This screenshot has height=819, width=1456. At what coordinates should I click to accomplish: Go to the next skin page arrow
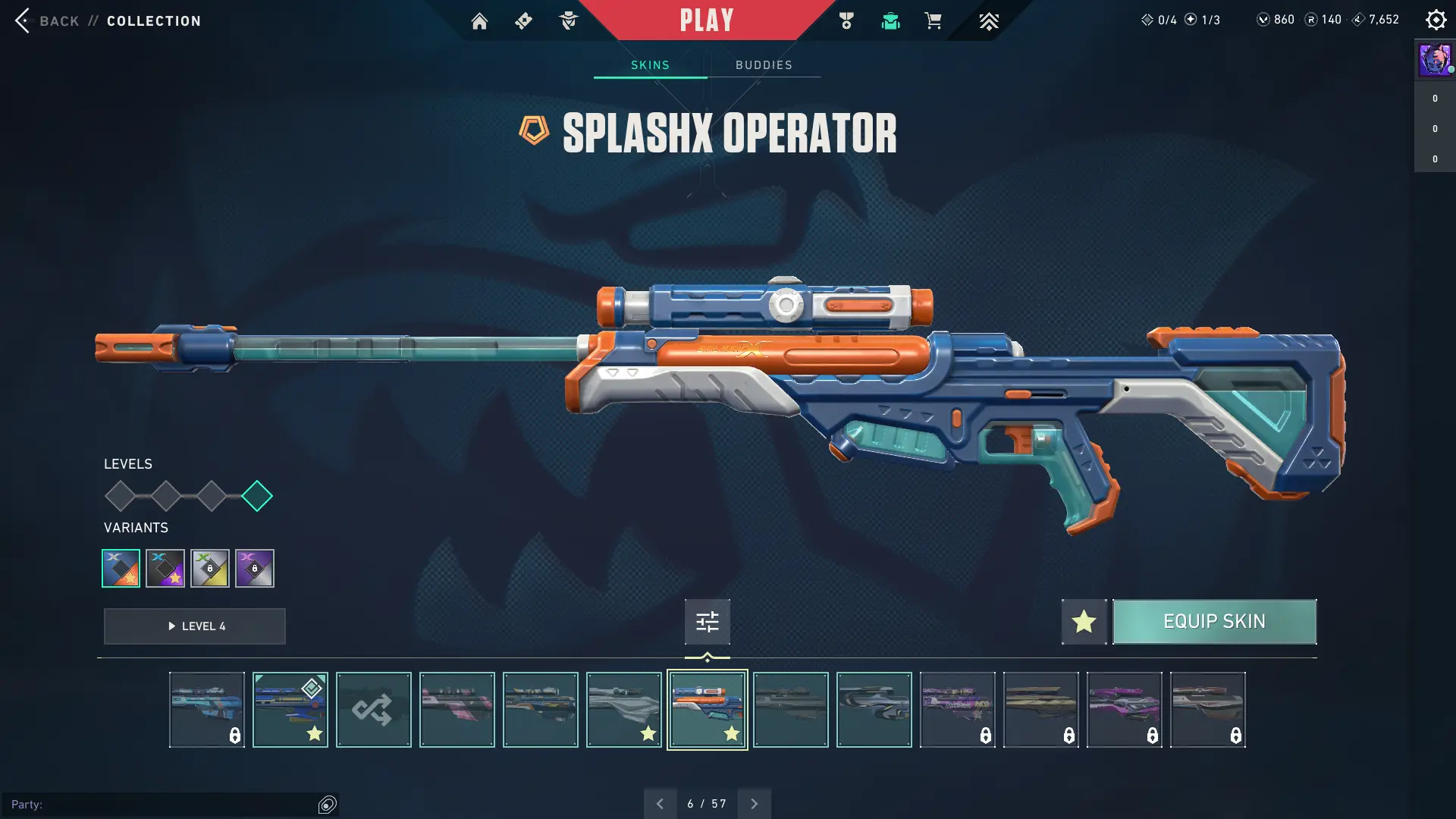pos(754,804)
